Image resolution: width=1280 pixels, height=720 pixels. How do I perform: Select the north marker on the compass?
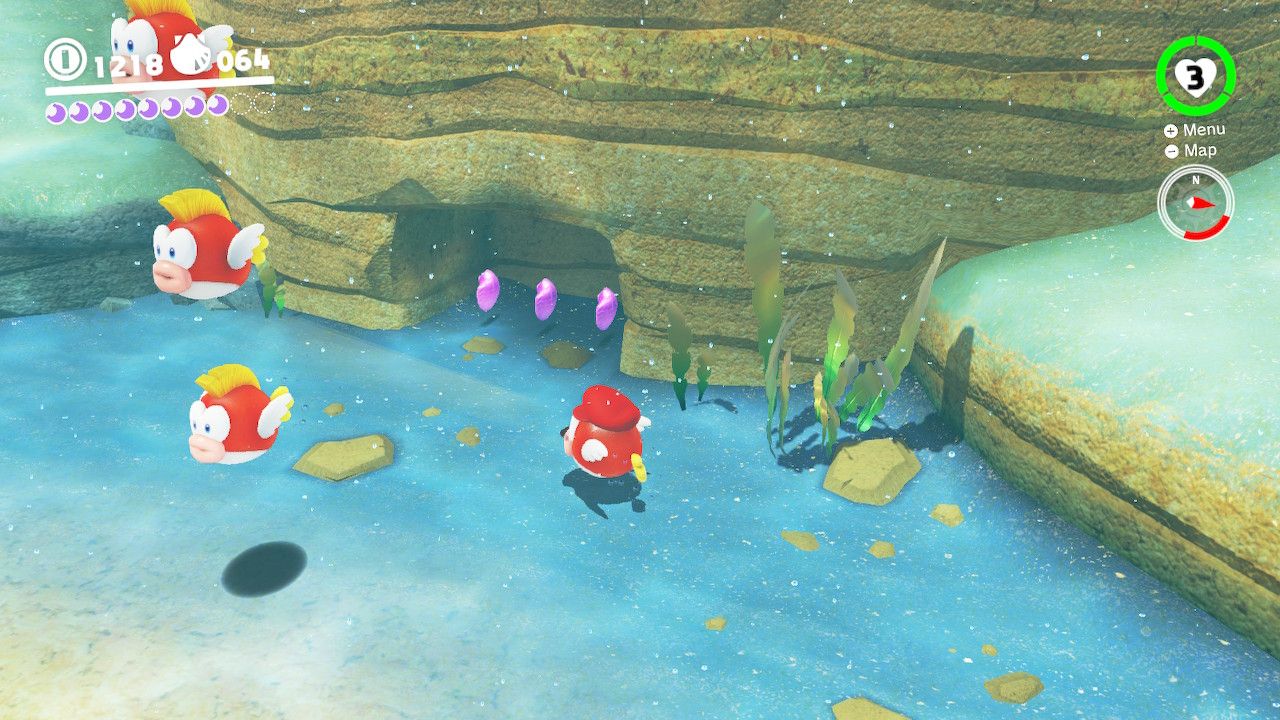[x=1196, y=180]
